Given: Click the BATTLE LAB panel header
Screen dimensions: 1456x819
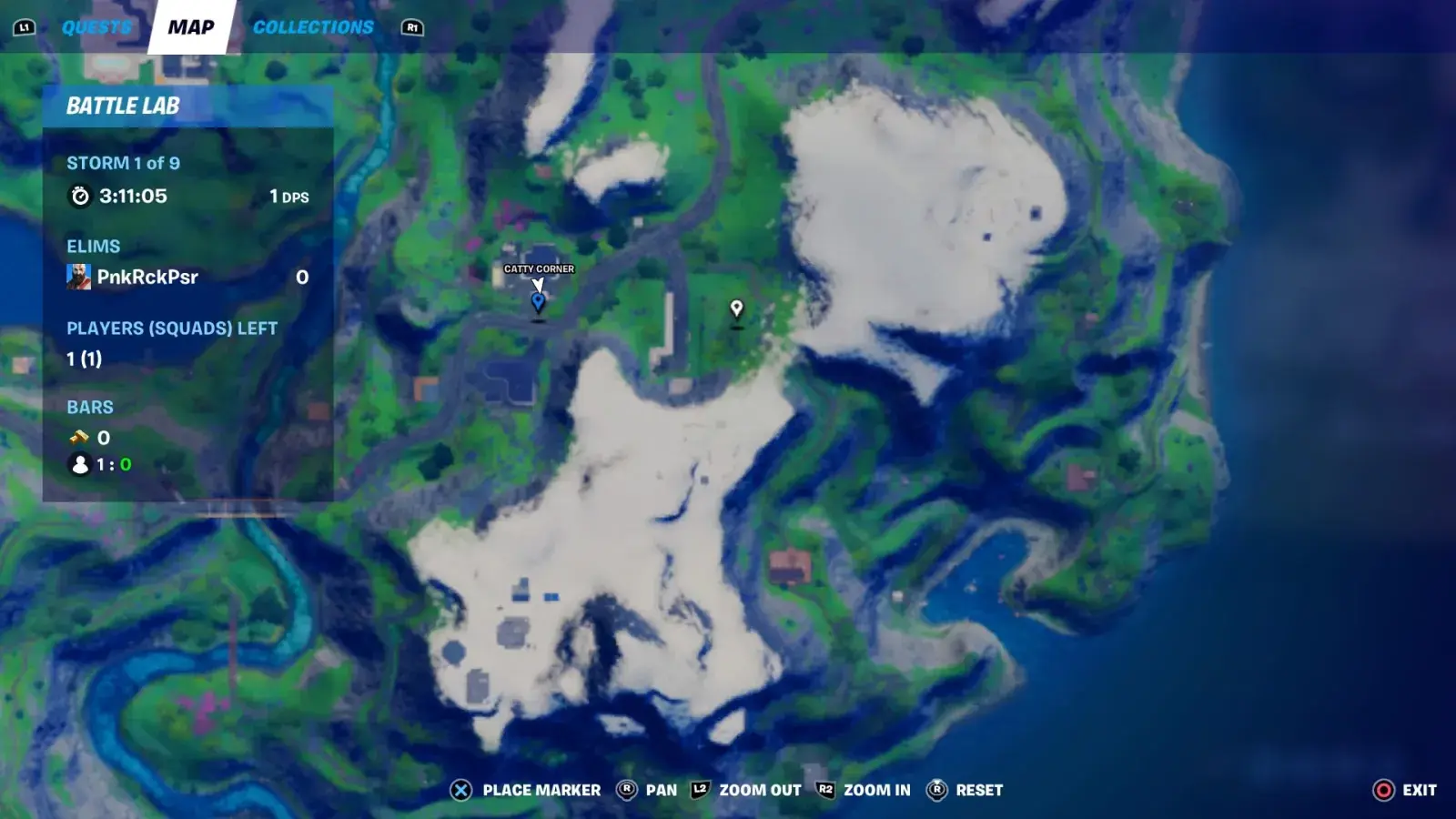Looking at the screenshot, I should click(124, 106).
